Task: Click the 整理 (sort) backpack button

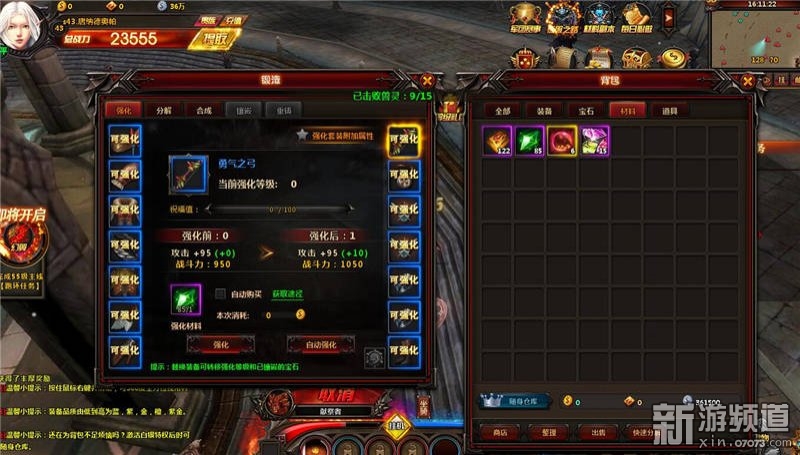Action: click(547, 432)
